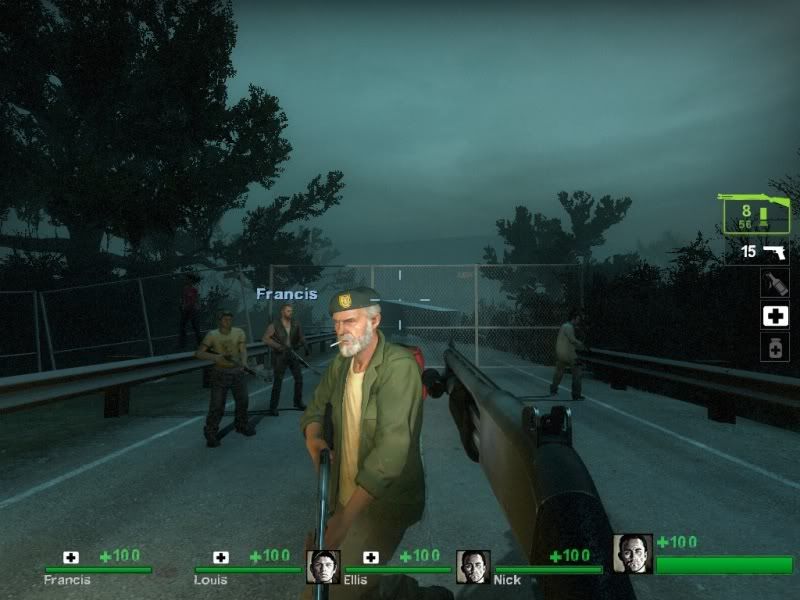Select the shotgun primary weapon slot
This screenshot has height=600, width=800.
[x=756, y=214]
